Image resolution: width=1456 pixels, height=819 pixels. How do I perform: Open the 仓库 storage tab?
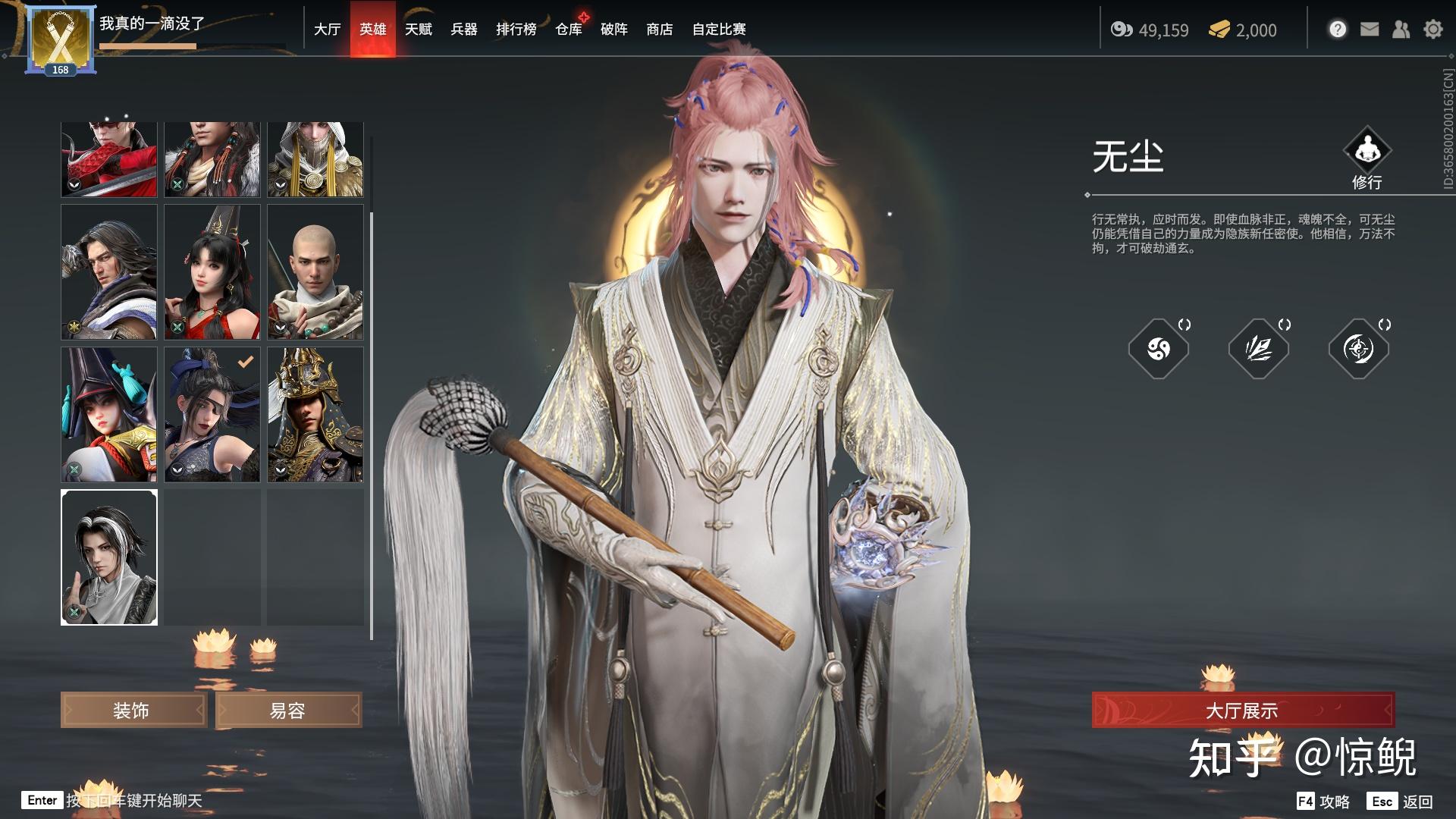click(x=569, y=30)
